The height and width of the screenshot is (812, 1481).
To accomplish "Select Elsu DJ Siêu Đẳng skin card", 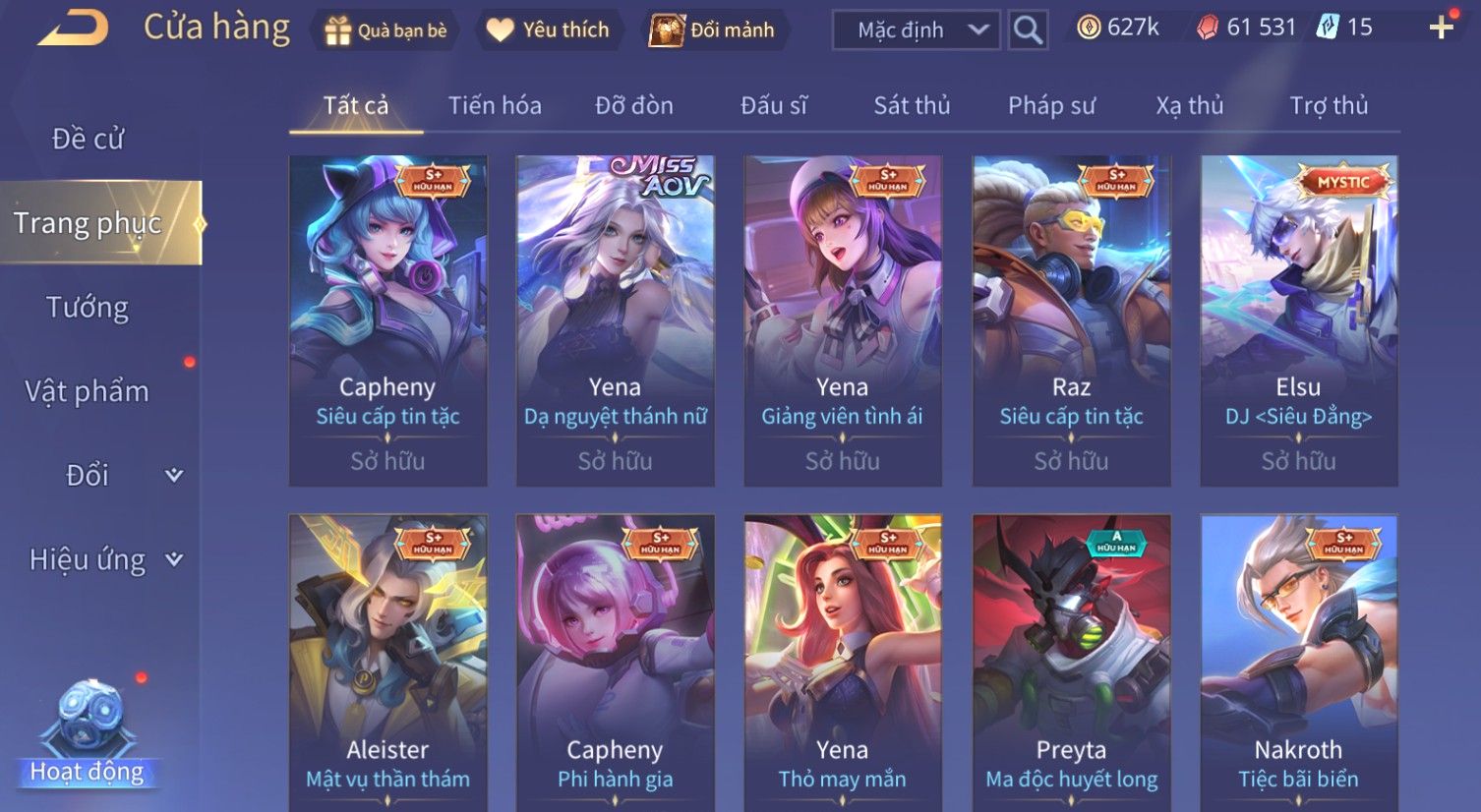I will (1298, 319).
